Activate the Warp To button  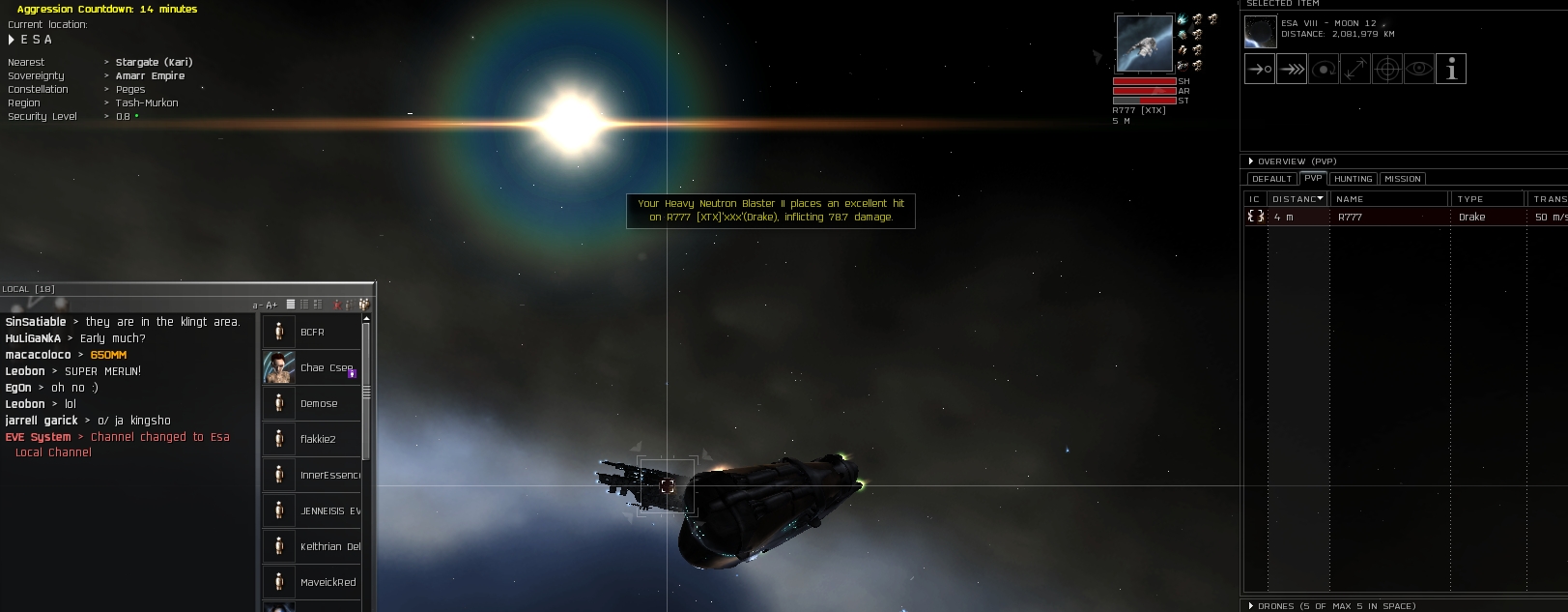(x=1292, y=69)
